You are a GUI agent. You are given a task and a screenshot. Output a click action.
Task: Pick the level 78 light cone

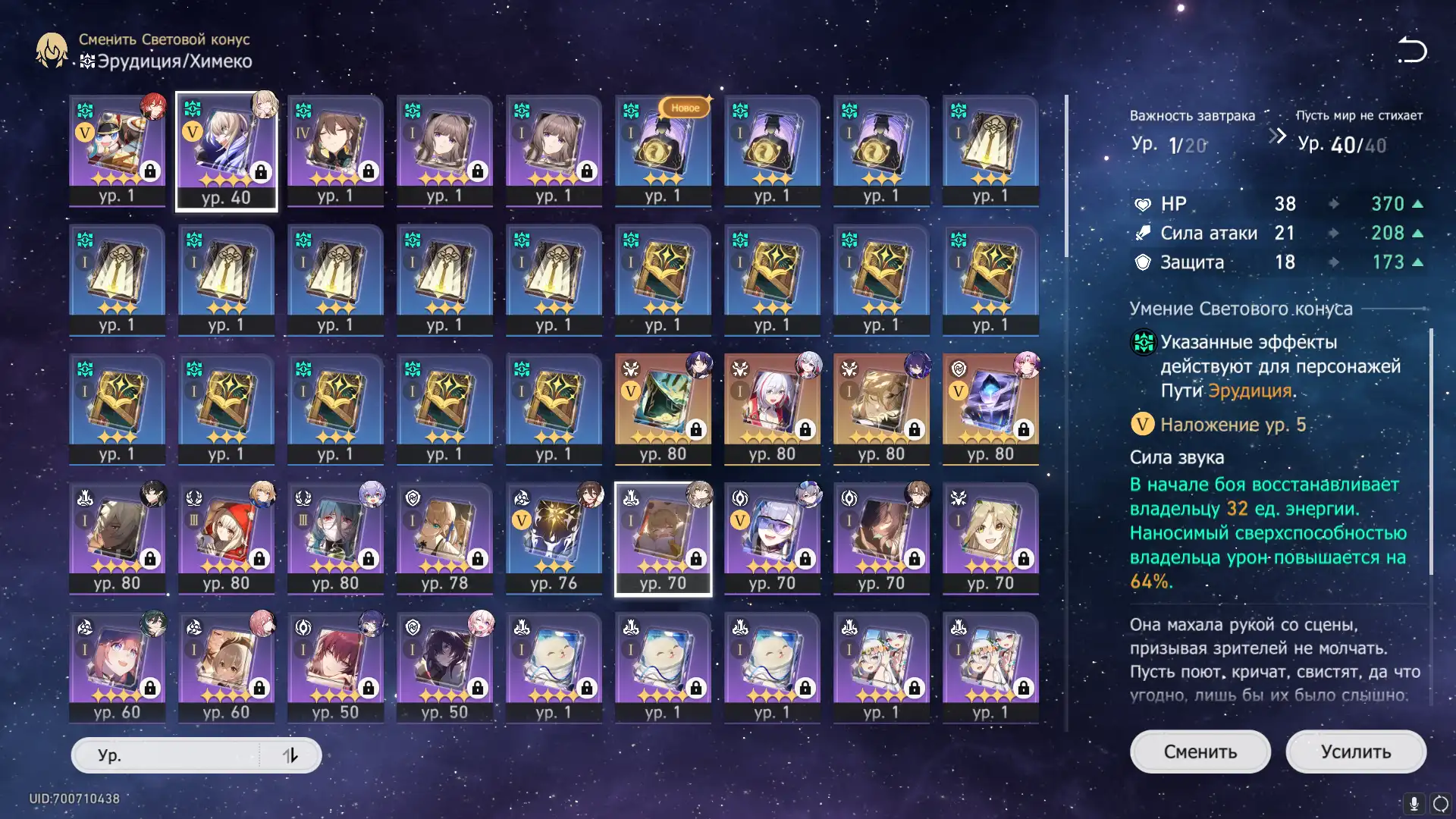tap(444, 538)
